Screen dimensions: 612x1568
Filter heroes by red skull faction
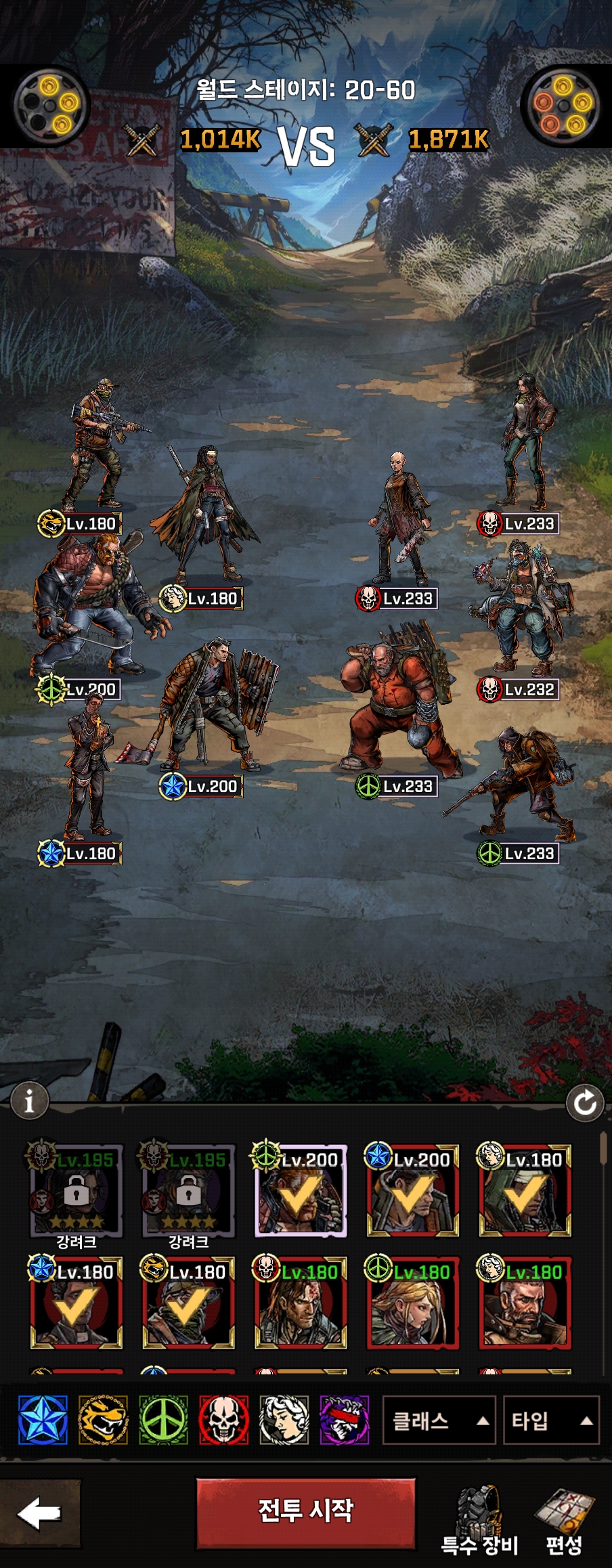tap(224, 1420)
